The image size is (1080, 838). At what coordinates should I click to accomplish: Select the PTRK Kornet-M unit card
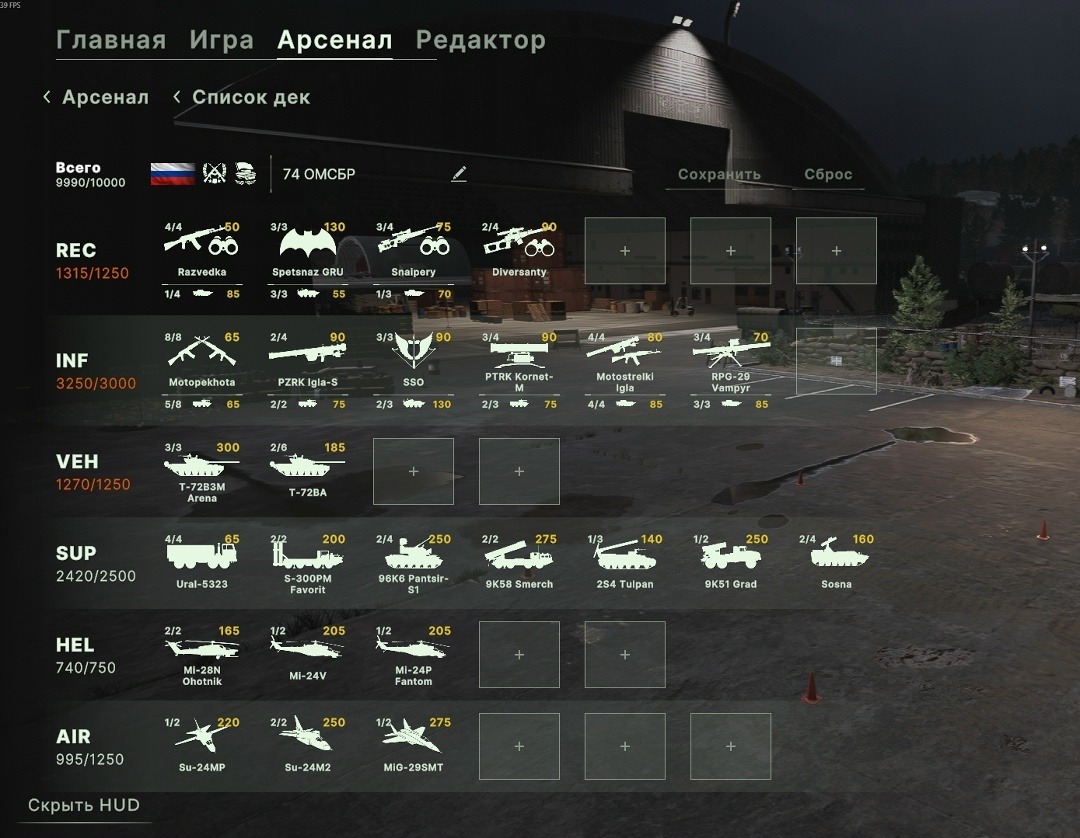tap(520, 360)
